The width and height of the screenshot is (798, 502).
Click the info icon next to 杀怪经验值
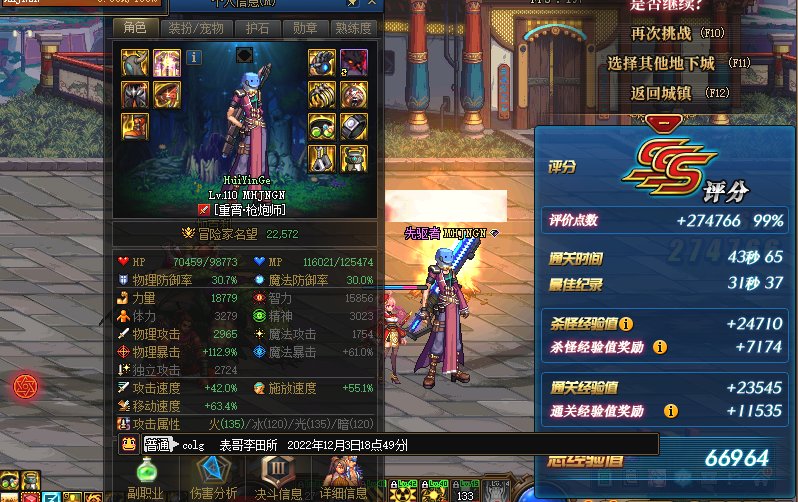(626, 324)
